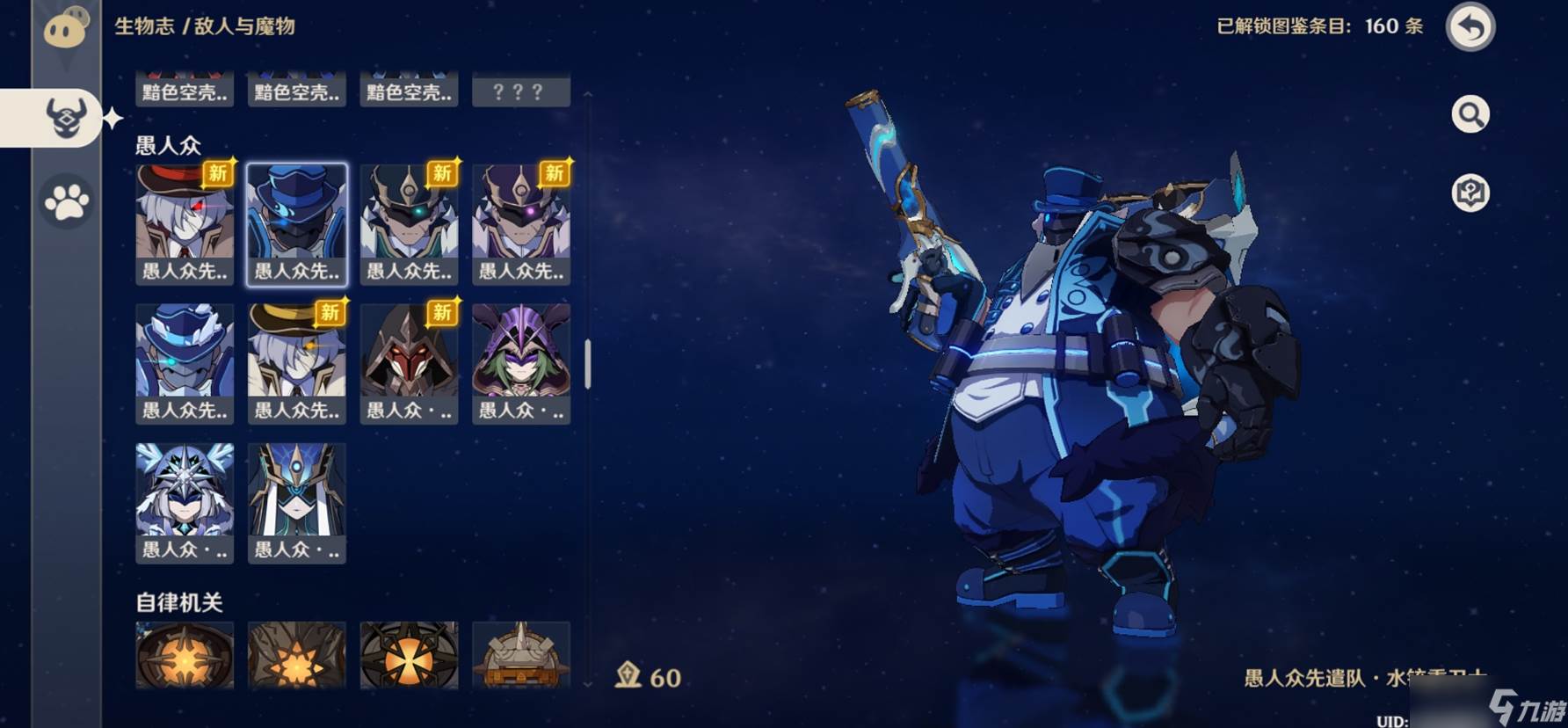Click the cube photo icon below search

click(1470, 193)
